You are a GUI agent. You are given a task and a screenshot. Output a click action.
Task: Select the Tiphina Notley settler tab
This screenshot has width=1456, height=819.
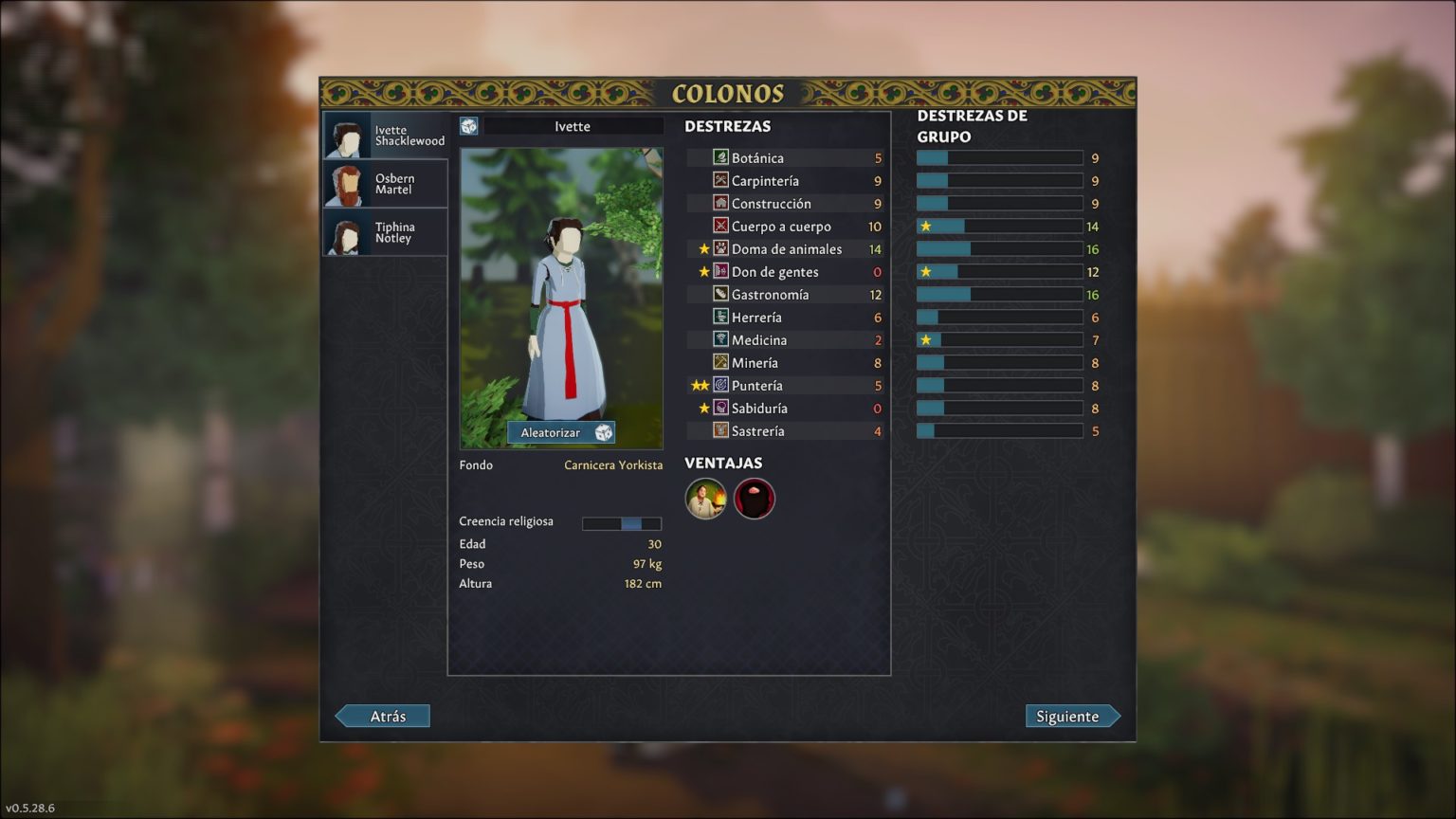pos(384,231)
